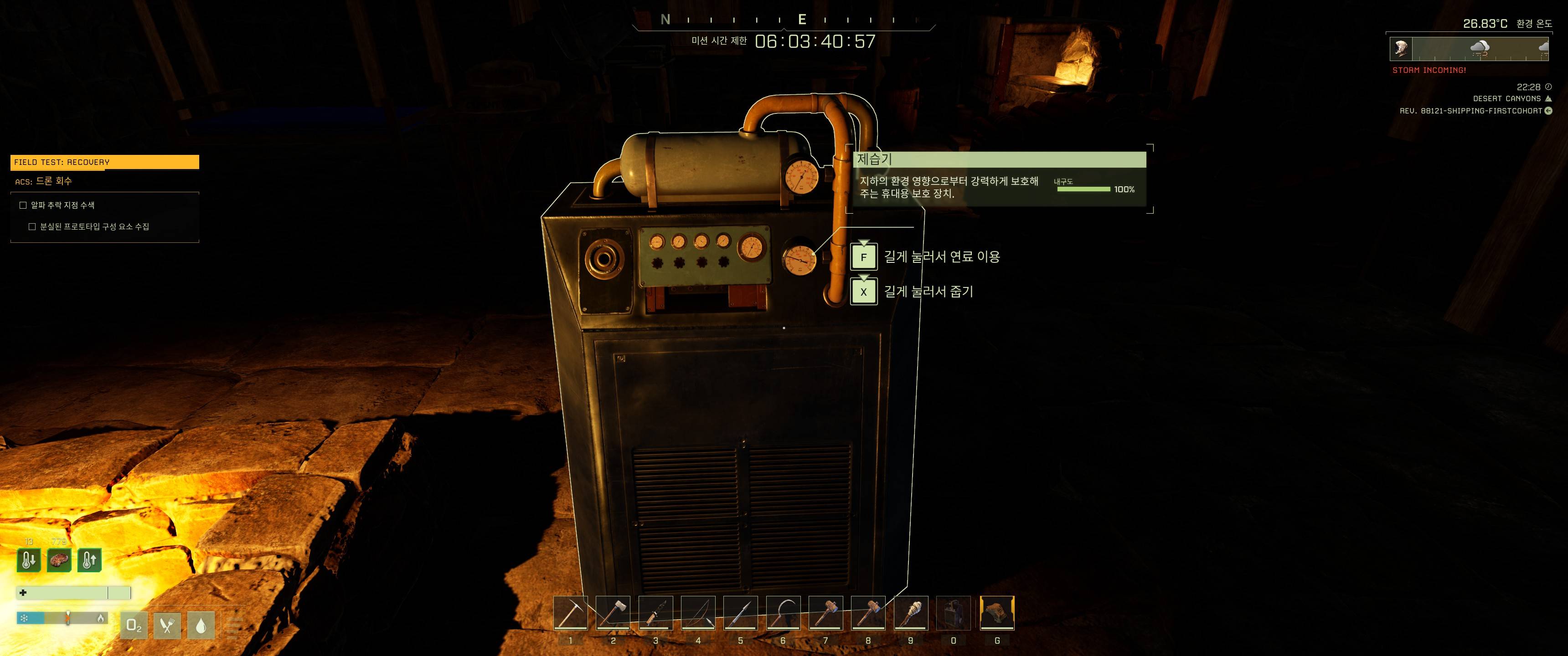Click the fork and knife food icon

pos(167,625)
